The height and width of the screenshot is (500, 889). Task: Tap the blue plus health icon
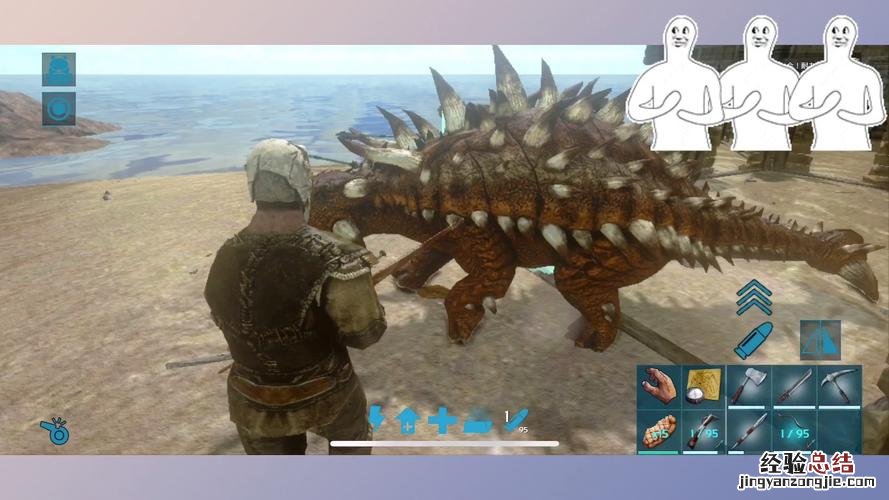(x=441, y=421)
